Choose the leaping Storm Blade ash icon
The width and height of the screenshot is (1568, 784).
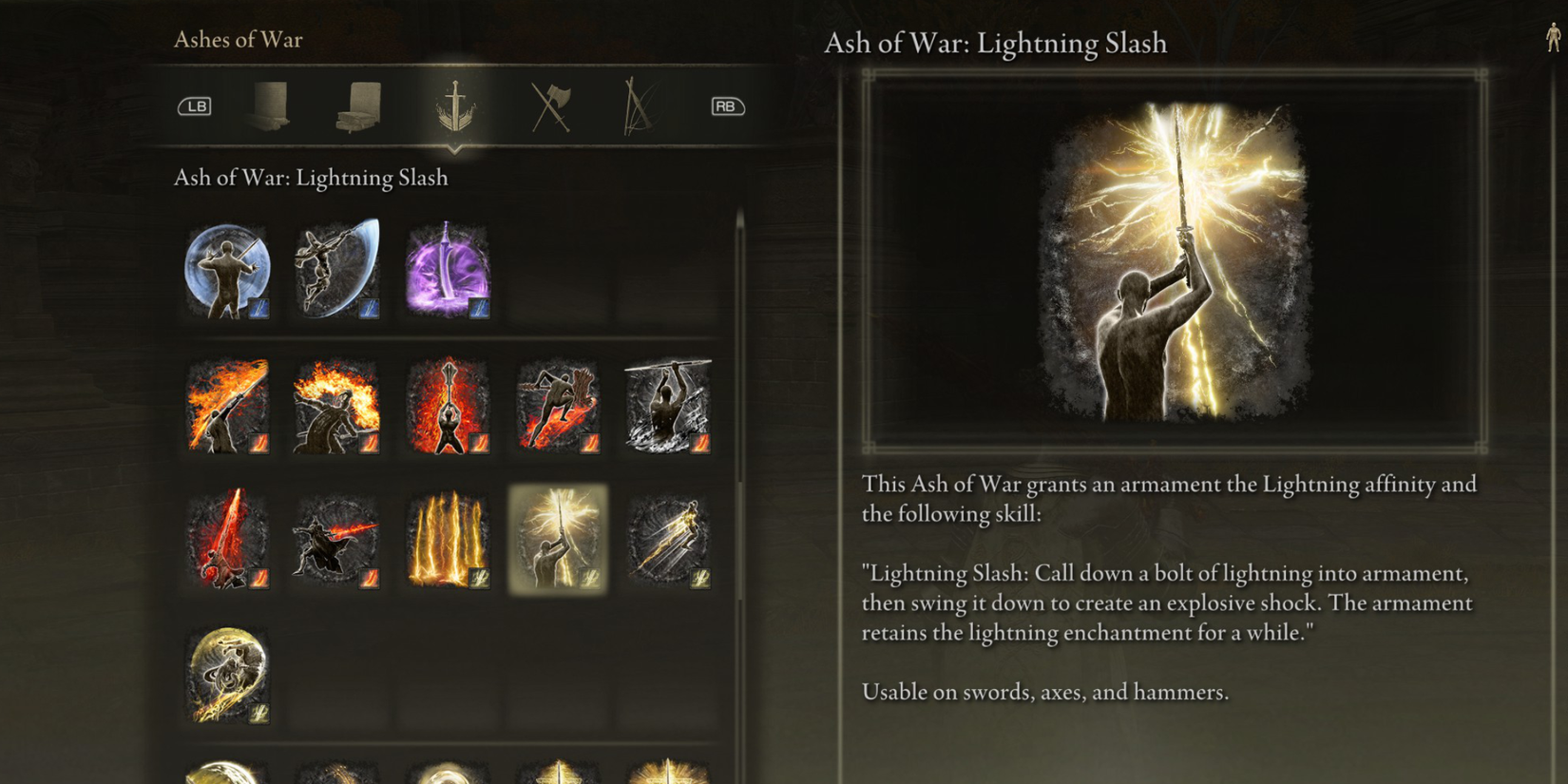tap(337, 271)
